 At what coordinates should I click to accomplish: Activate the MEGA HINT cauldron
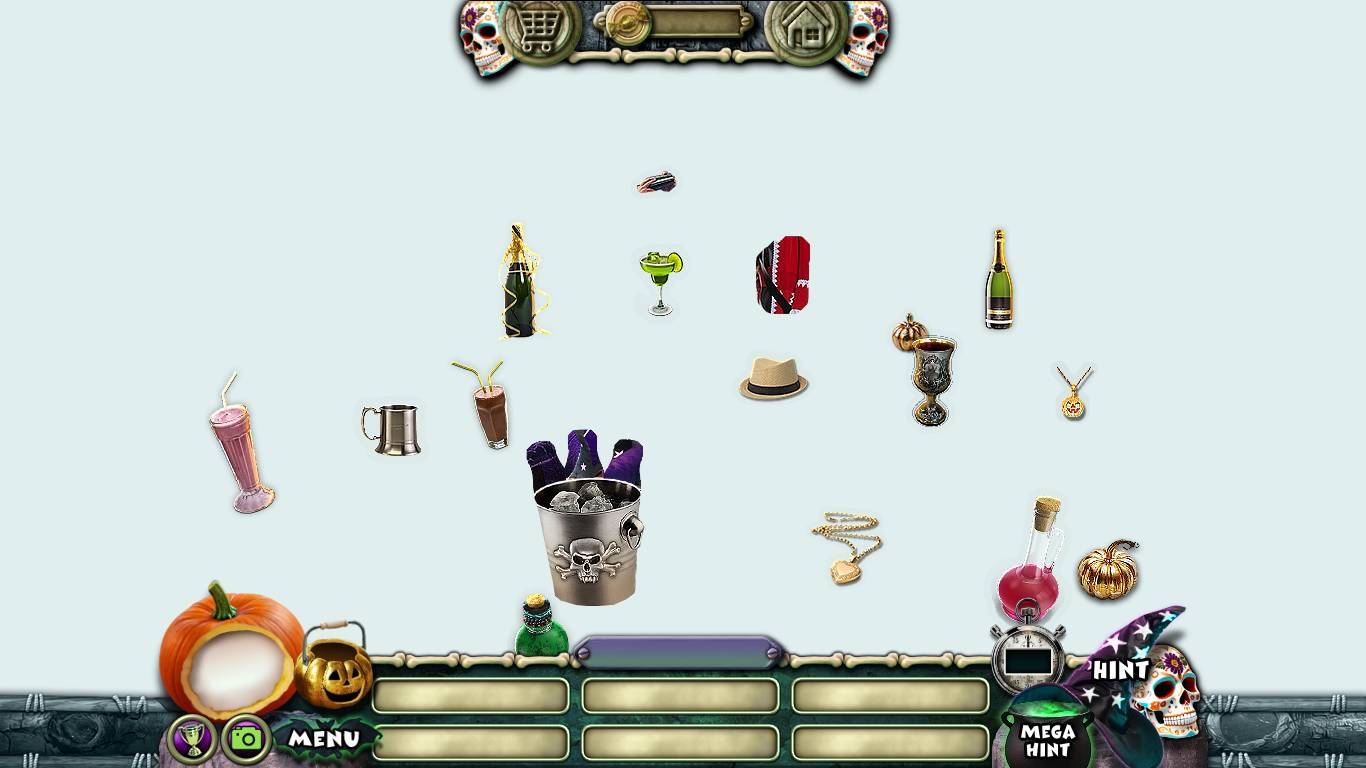click(x=1047, y=738)
